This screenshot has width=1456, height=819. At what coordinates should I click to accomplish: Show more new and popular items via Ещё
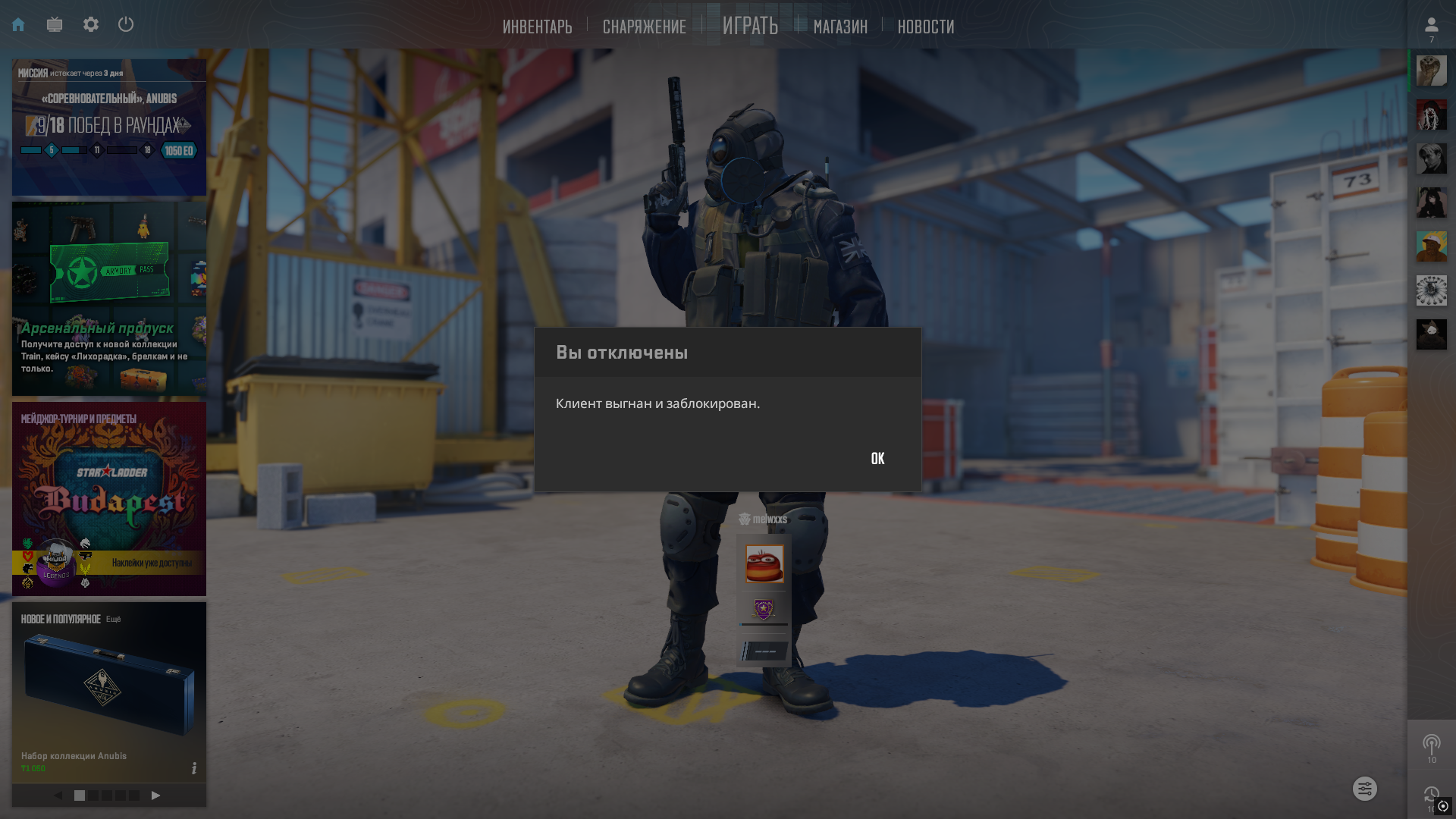[113, 620]
